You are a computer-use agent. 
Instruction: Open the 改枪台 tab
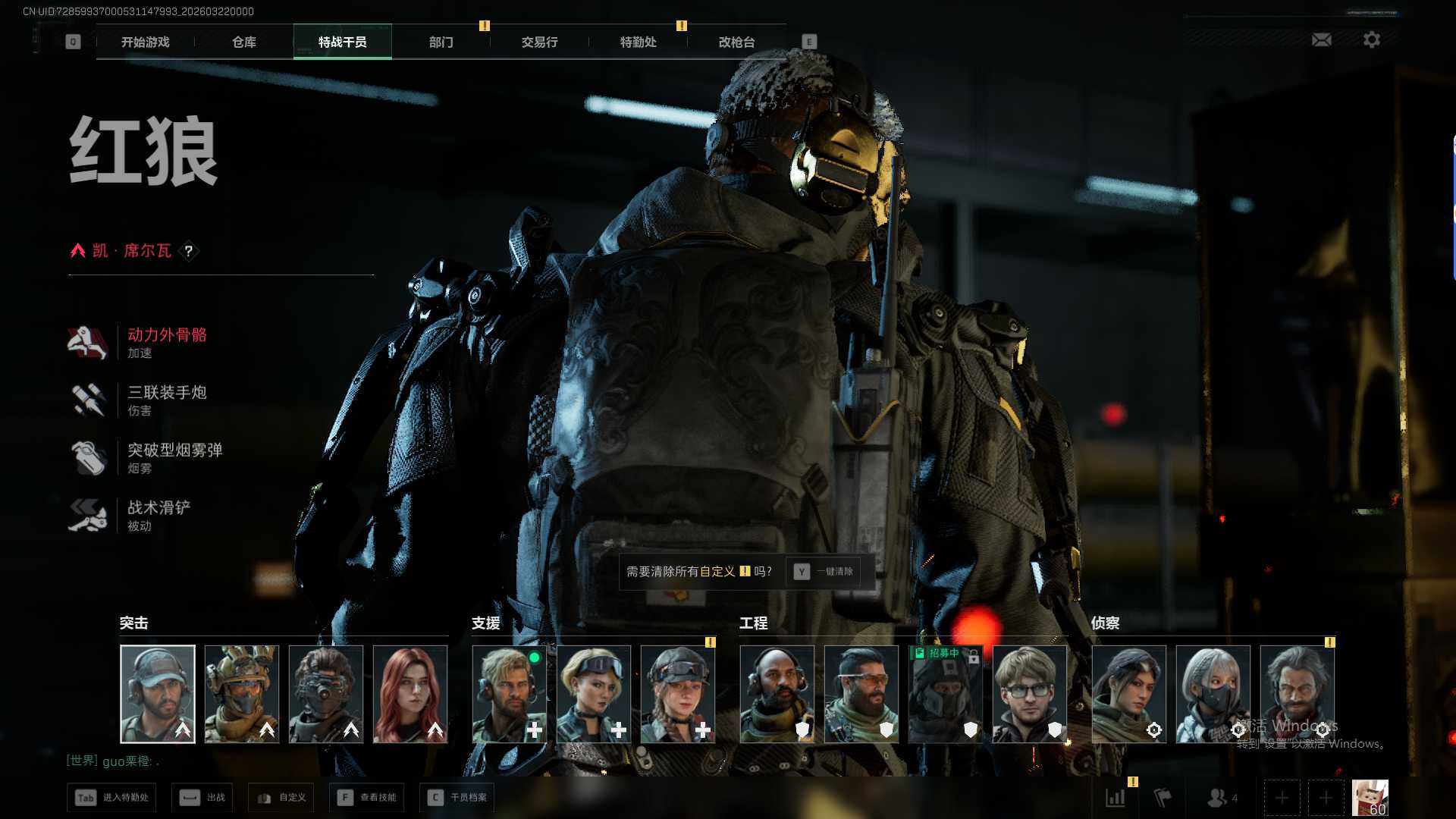click(737, 42)
